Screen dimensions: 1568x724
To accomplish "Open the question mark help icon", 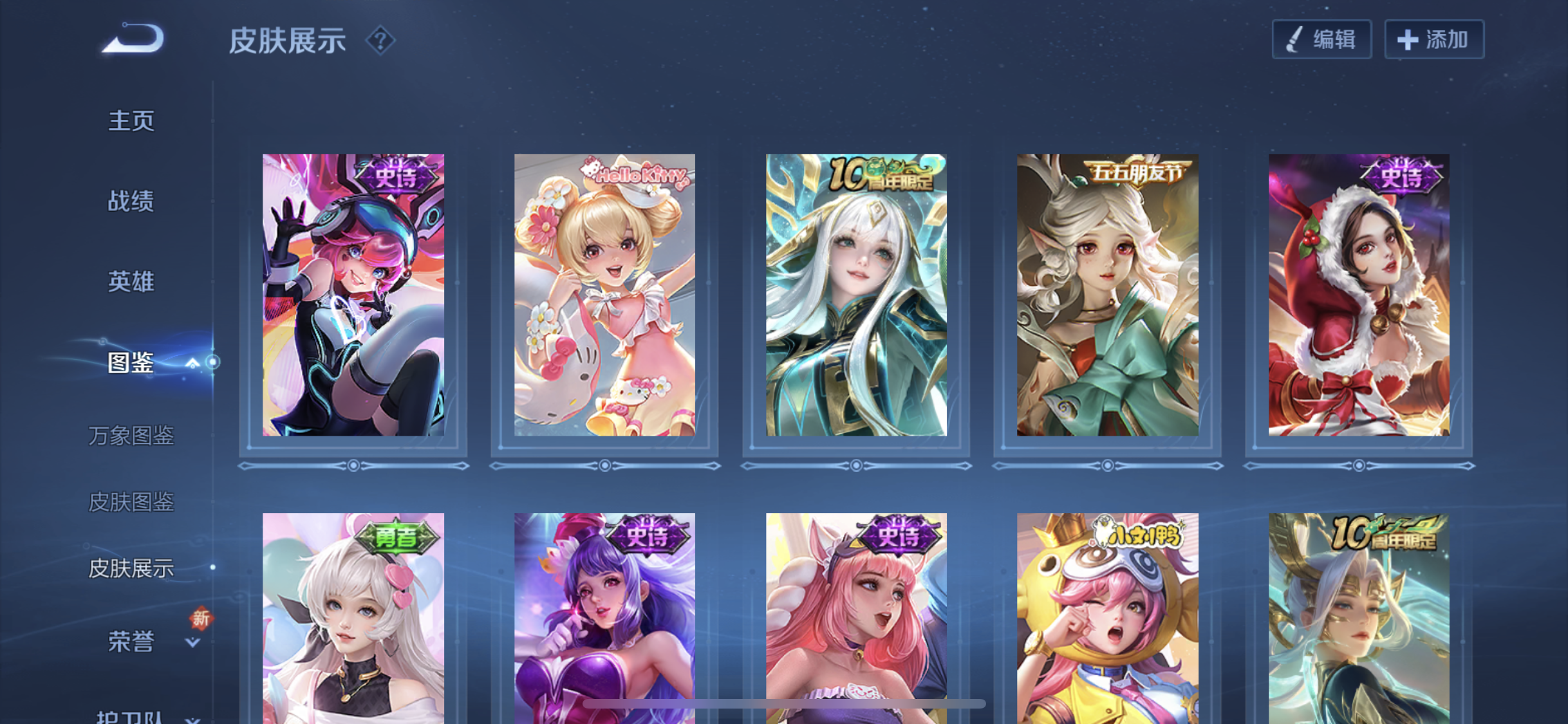I will pos(380,41).
